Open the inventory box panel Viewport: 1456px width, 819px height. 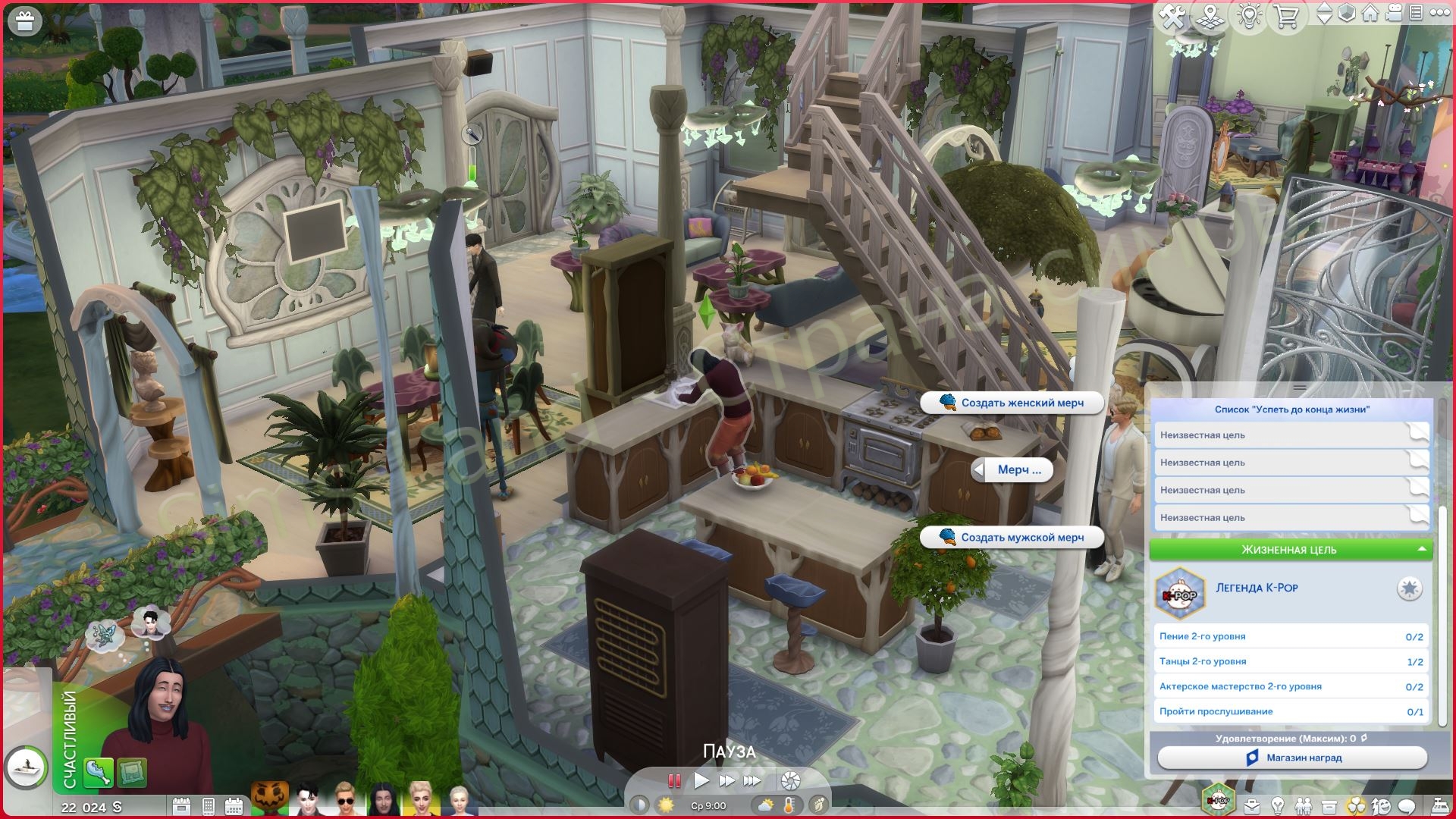(1329, 805)
